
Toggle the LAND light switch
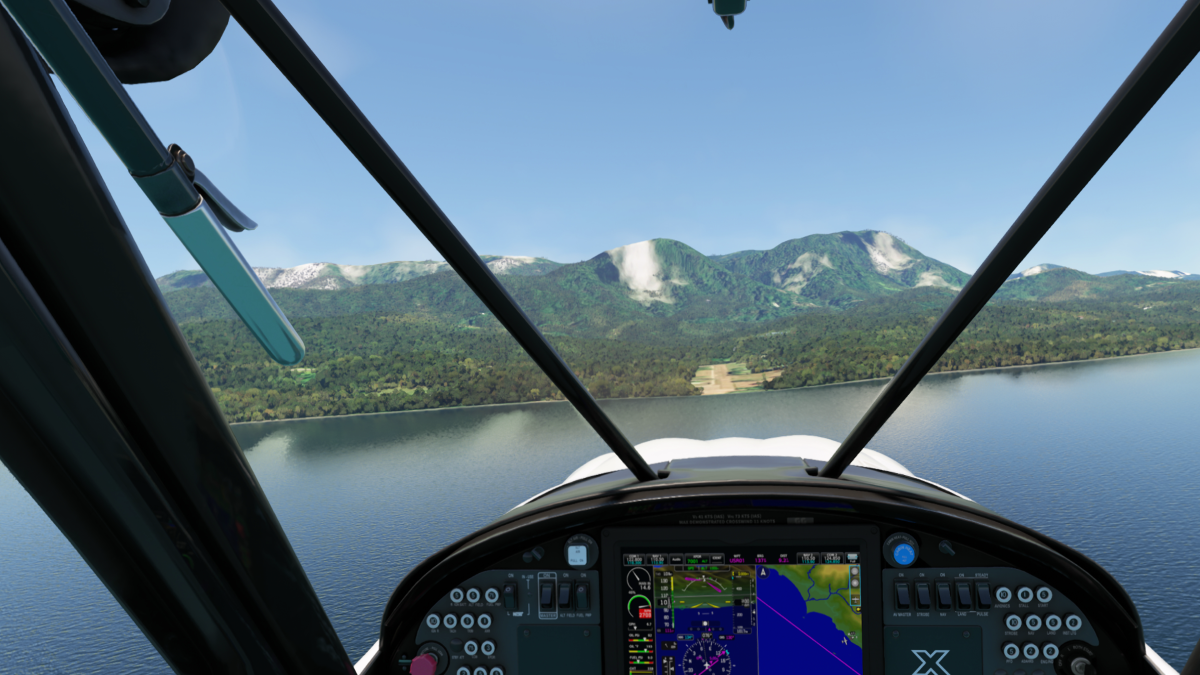(963, 595)
